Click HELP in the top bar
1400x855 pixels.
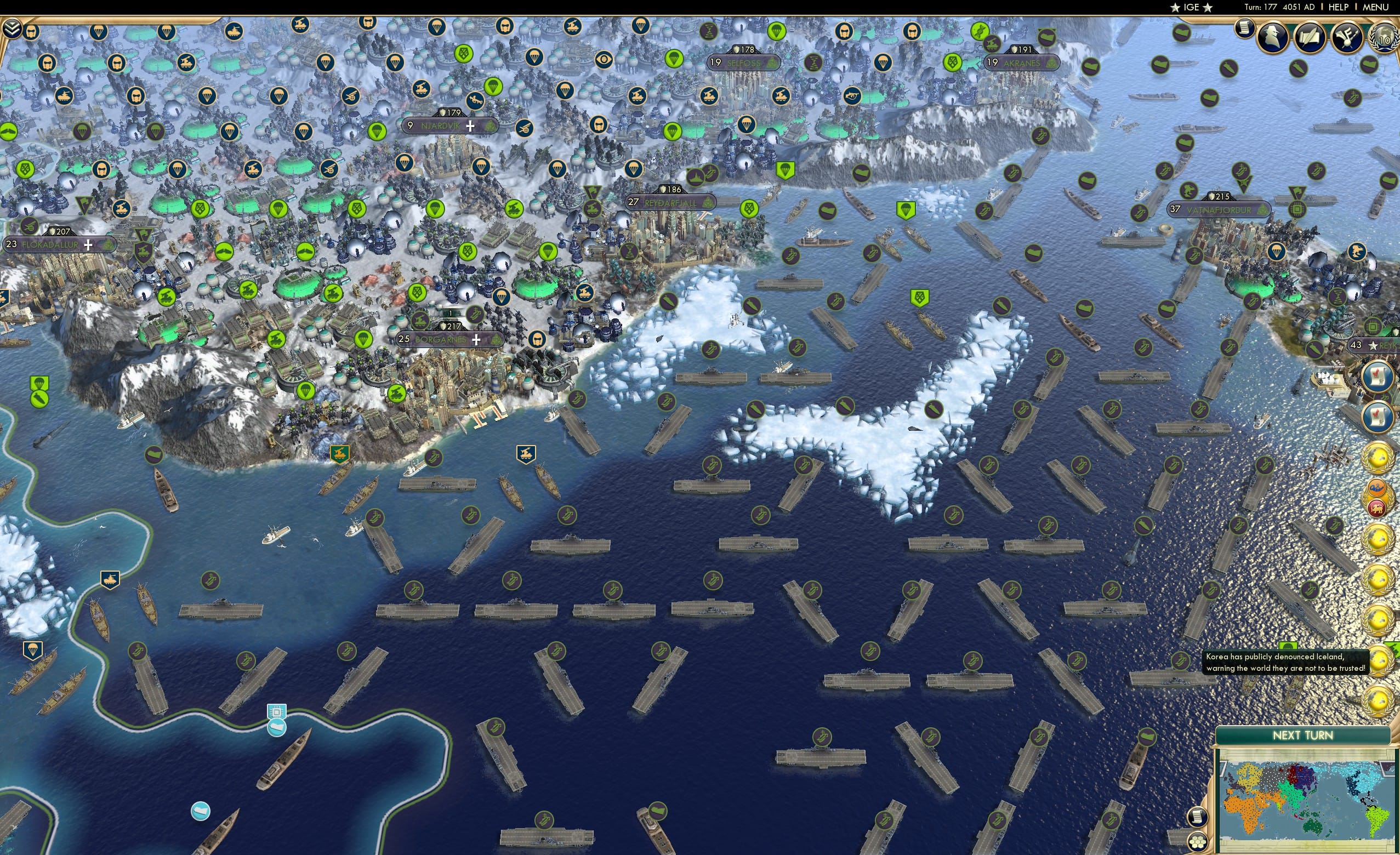1339,7
